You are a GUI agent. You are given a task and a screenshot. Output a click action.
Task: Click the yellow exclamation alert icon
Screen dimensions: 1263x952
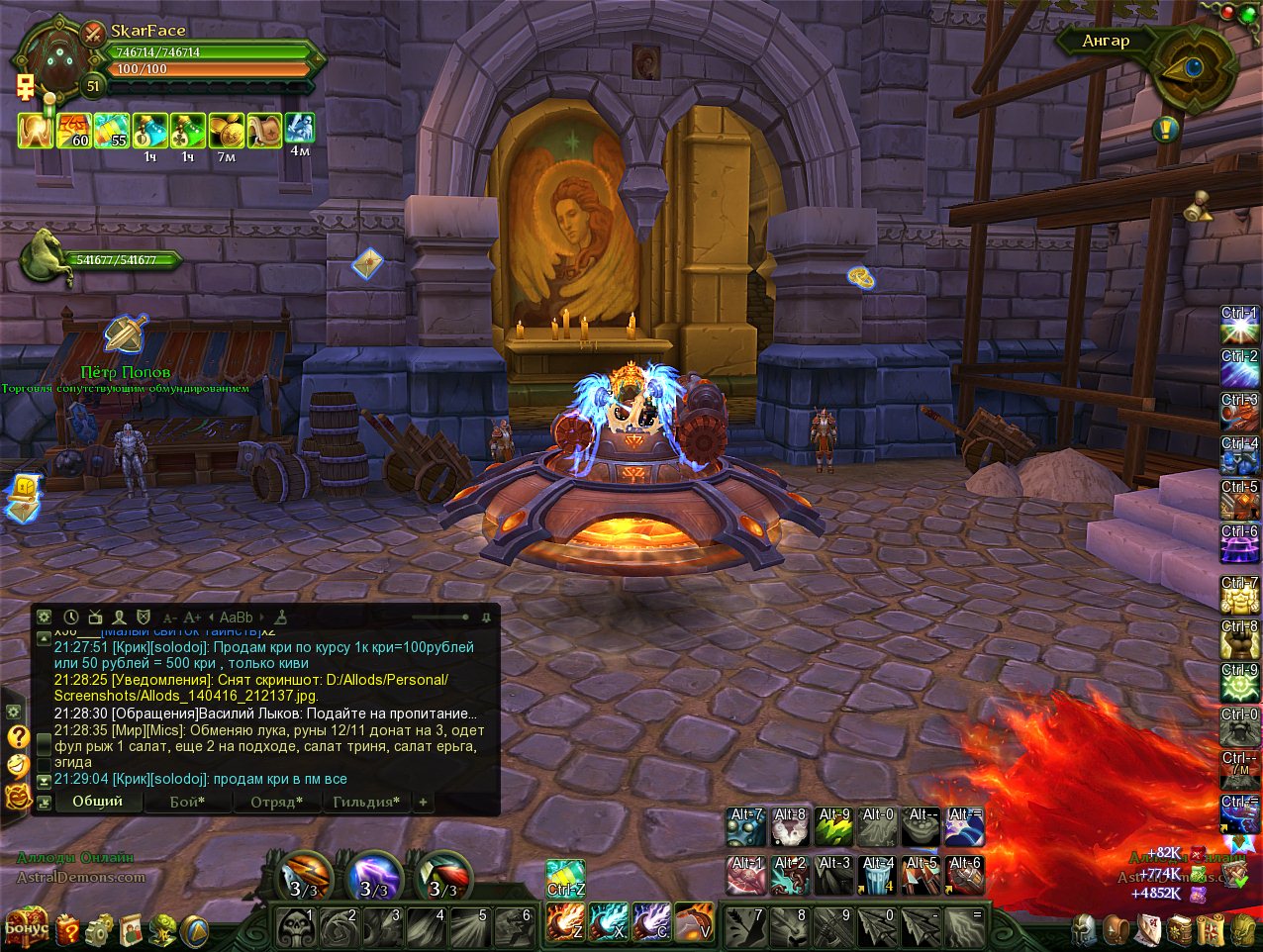[1166, 129]
